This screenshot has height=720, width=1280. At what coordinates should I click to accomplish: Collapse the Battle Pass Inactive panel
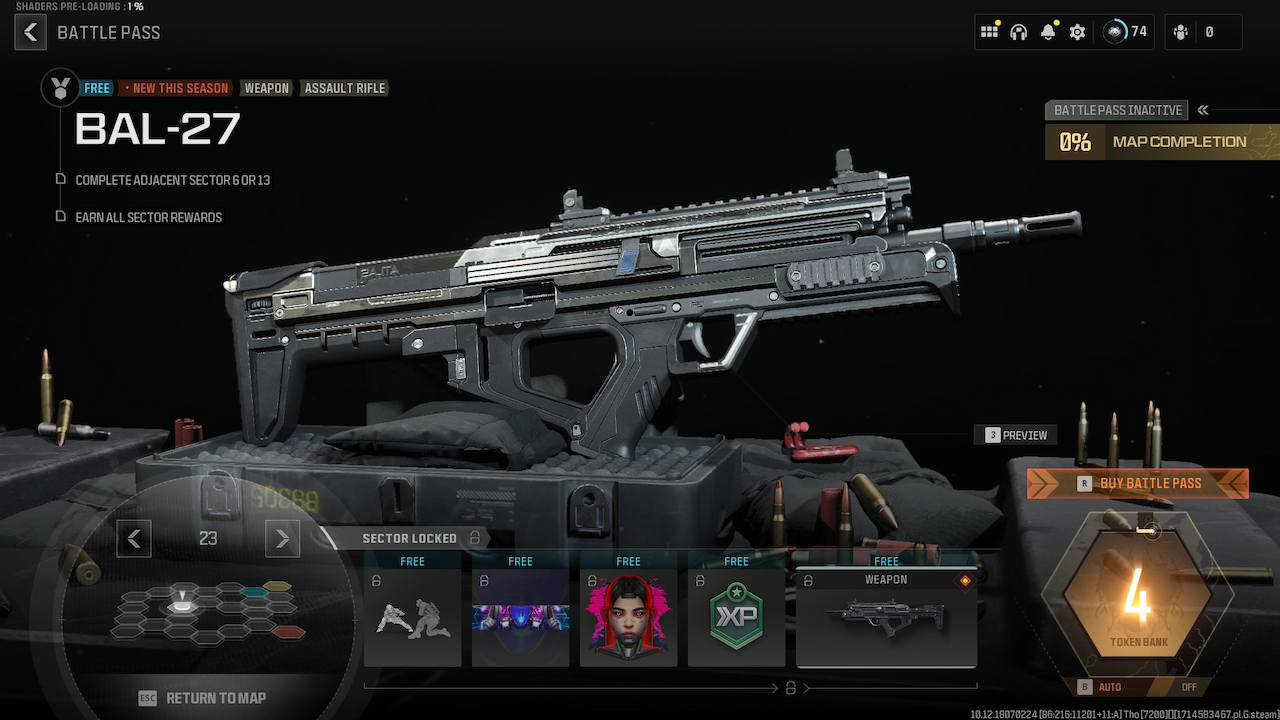[1203, 110]
